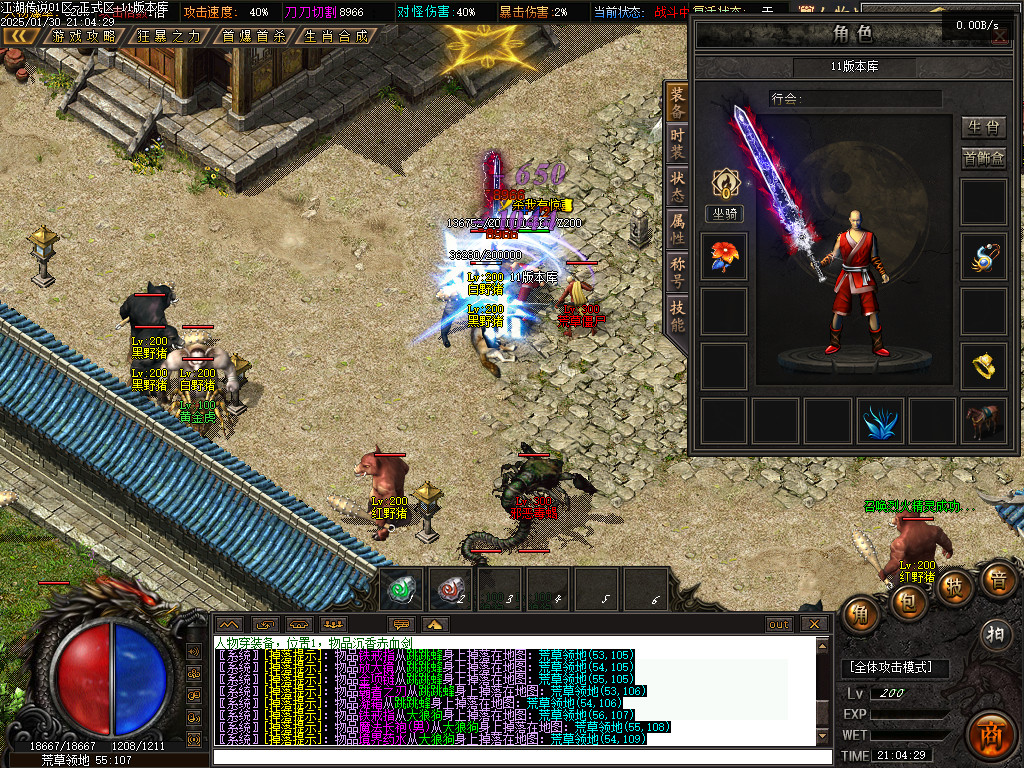Screen dimensions: 1024x768
Task: Select the red flower equipment slot
Action: [724, 257]
